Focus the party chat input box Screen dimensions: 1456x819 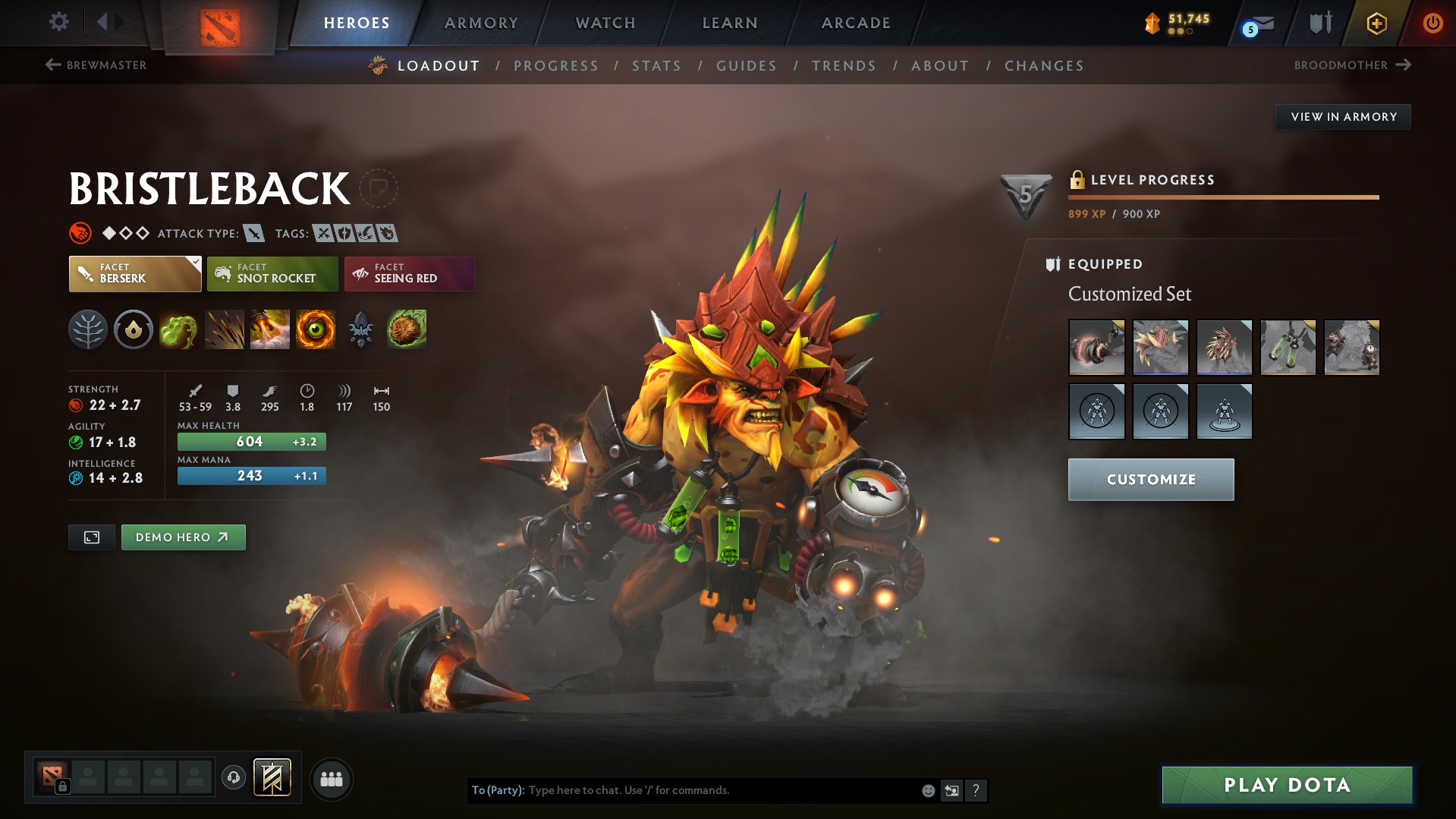pyautogui.click(x=721, y=790)
